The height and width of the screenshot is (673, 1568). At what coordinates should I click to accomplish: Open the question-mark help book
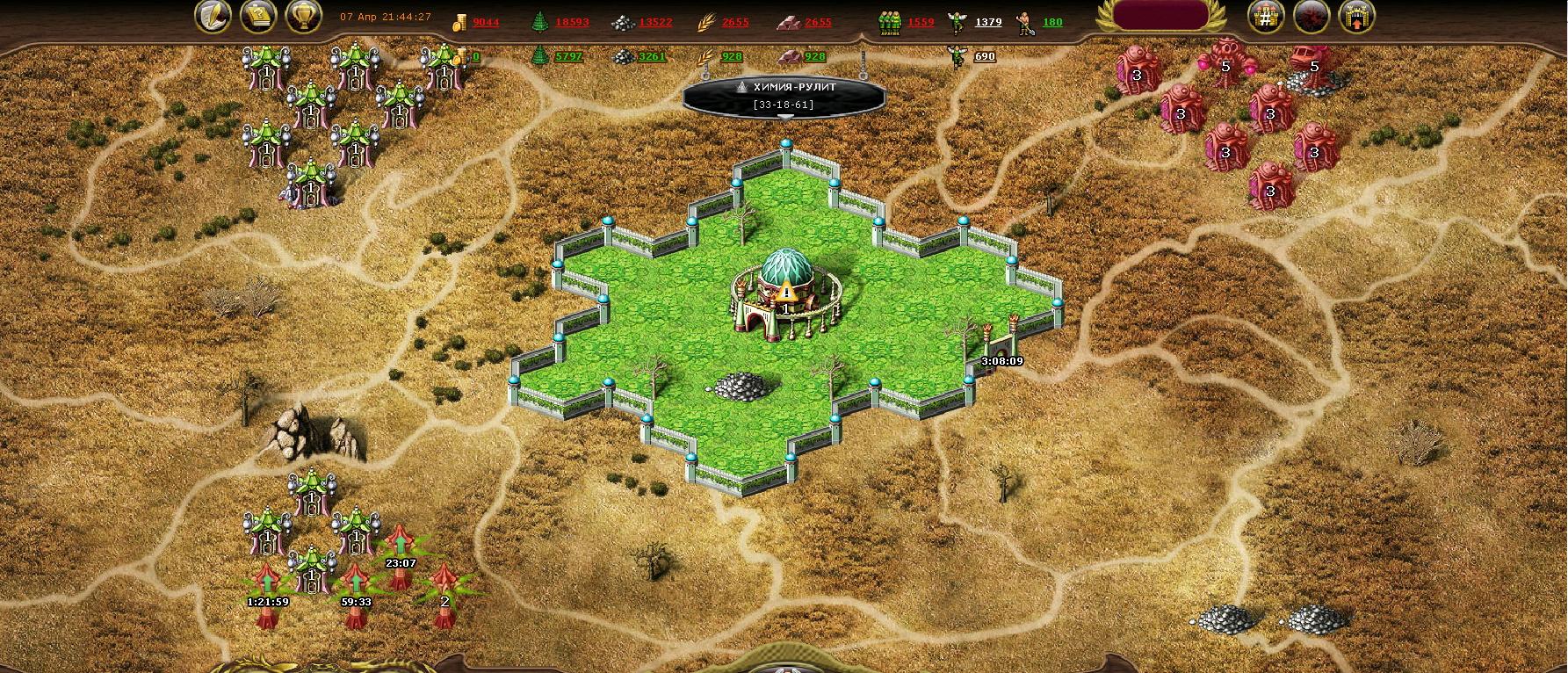coord(258,17)
